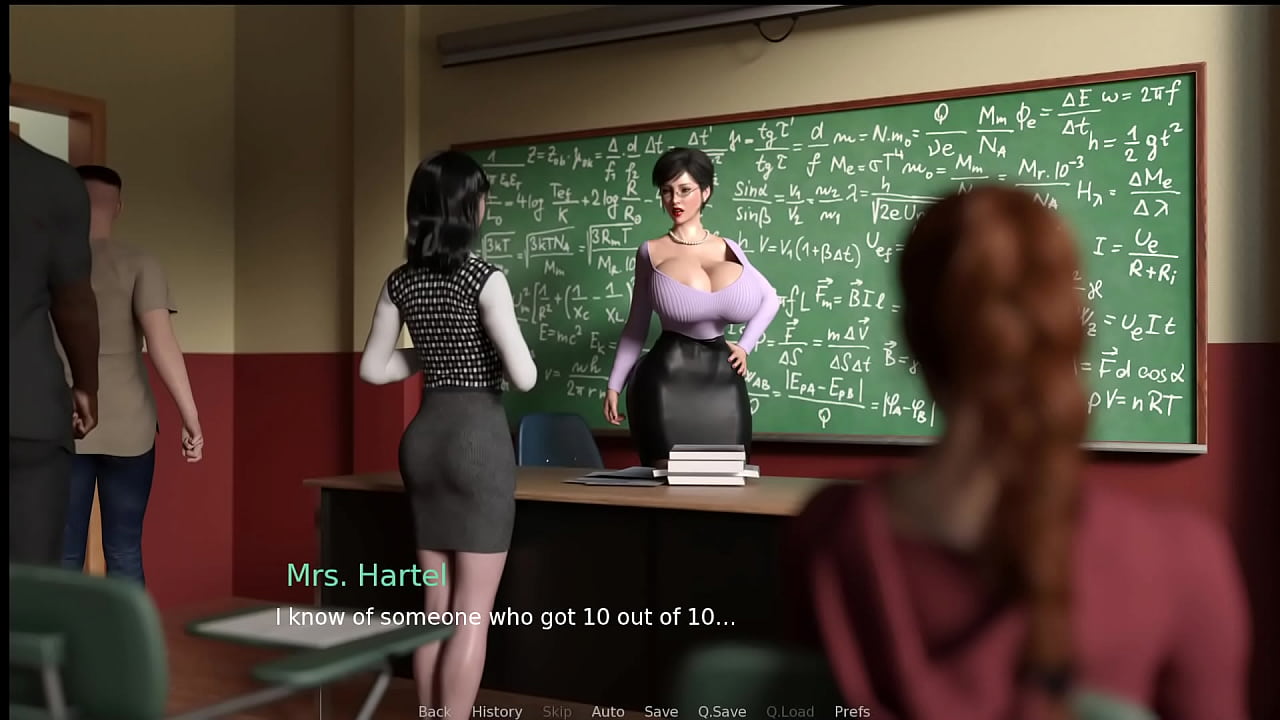Click the dialogue box to continue story
This screenshot has width=1280, height=720.
pyautogui.click(x=505, y=617)
